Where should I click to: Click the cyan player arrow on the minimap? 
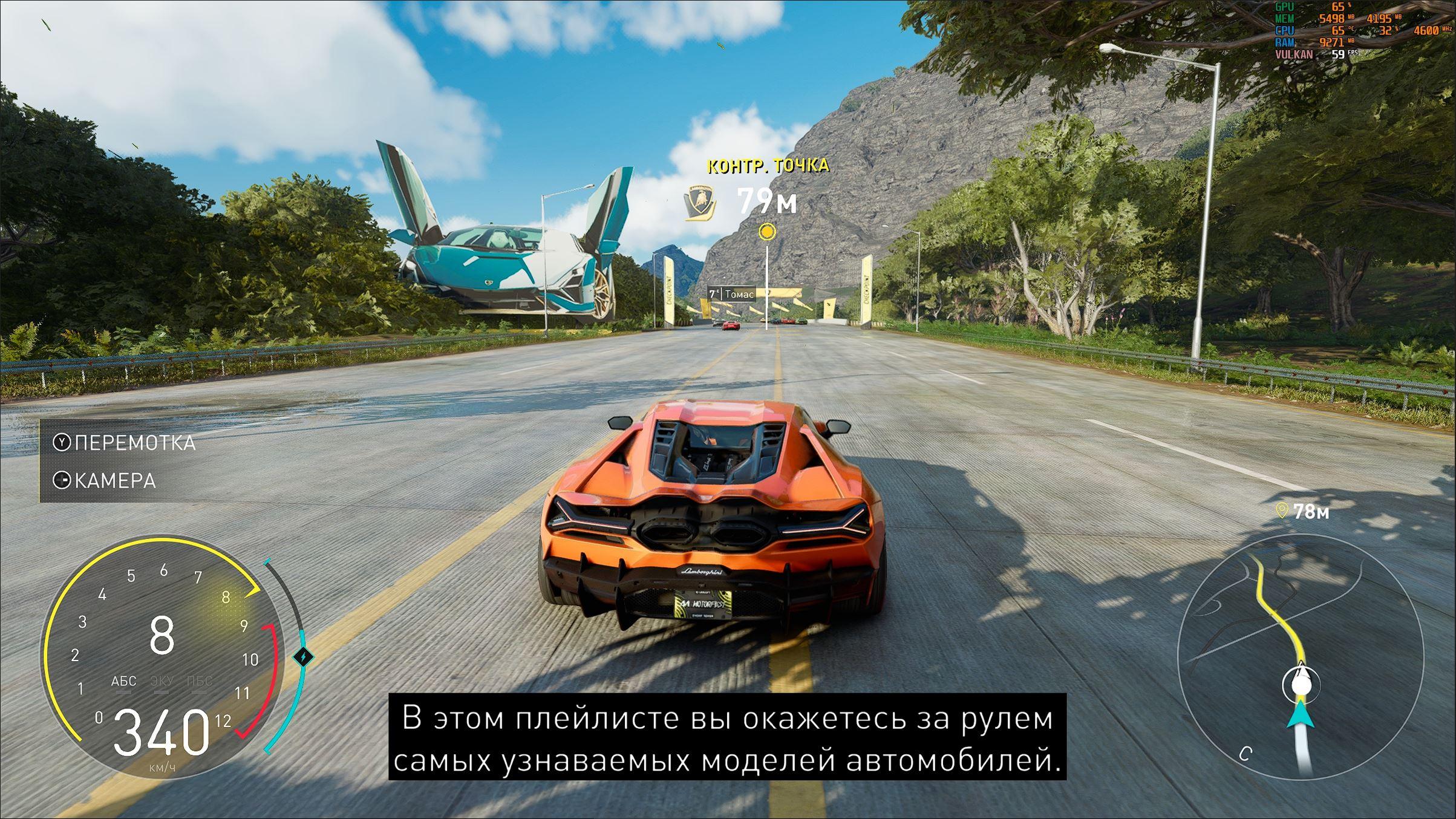coord(1302,715)
